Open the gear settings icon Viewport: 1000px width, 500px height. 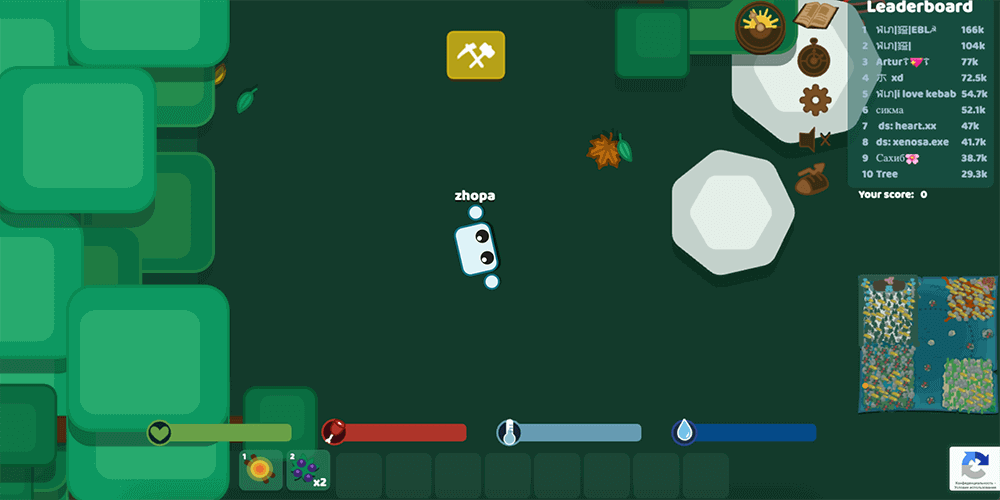point(815,99)
